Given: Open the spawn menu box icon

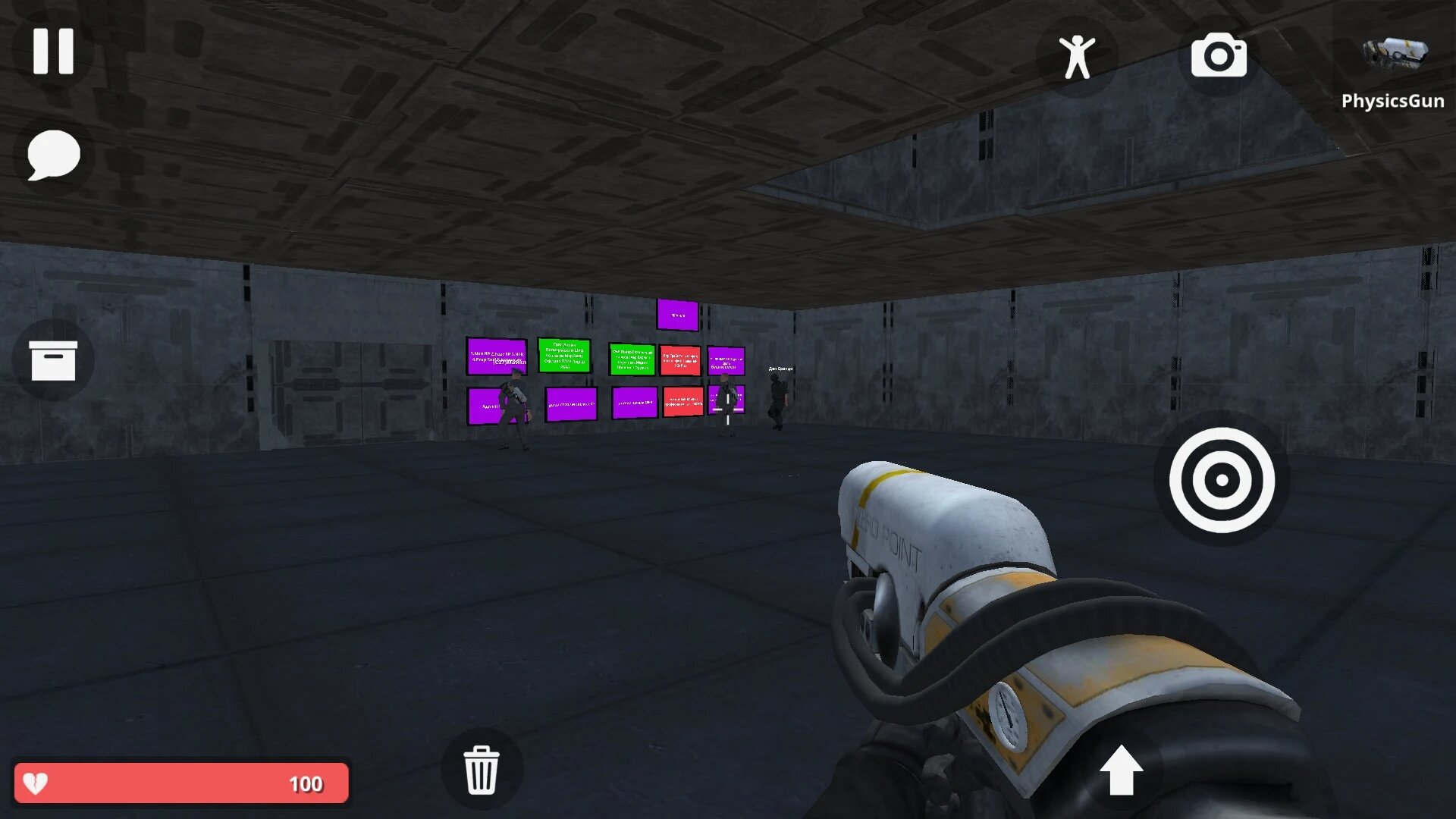Looking at the screenshot, I should (53, 360).
